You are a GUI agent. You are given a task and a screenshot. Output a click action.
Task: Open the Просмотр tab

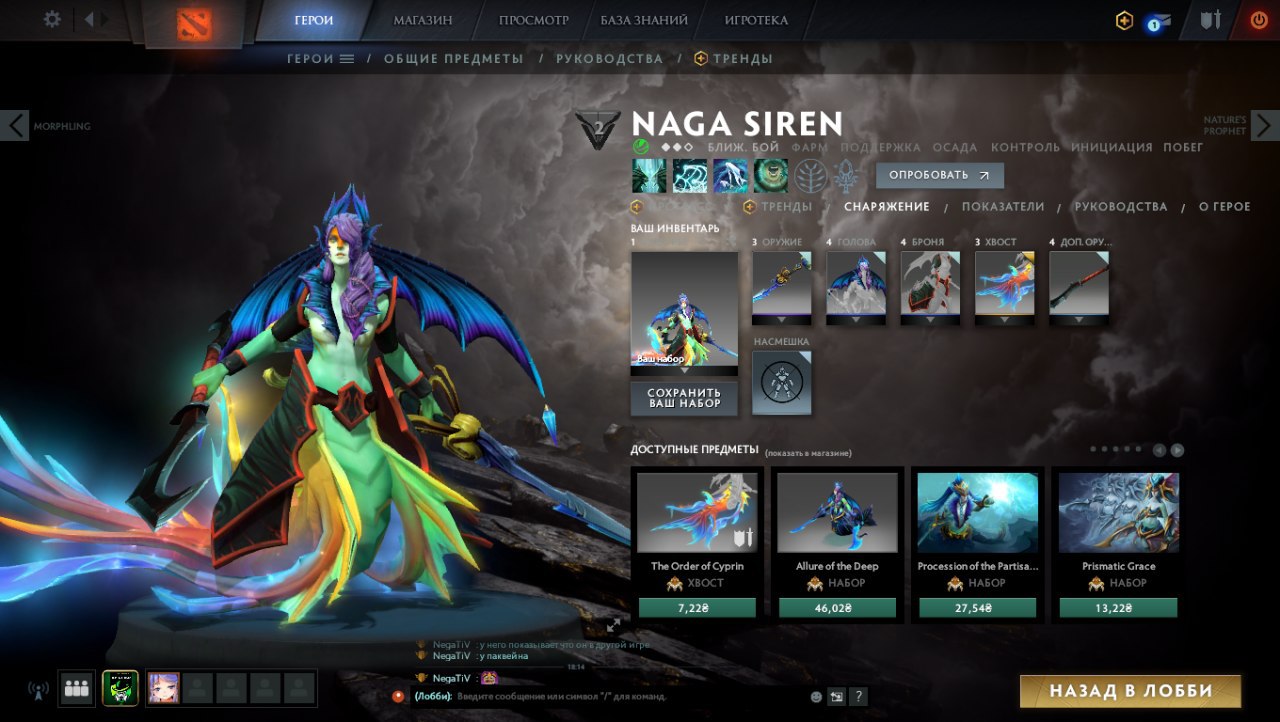[533, 20]
